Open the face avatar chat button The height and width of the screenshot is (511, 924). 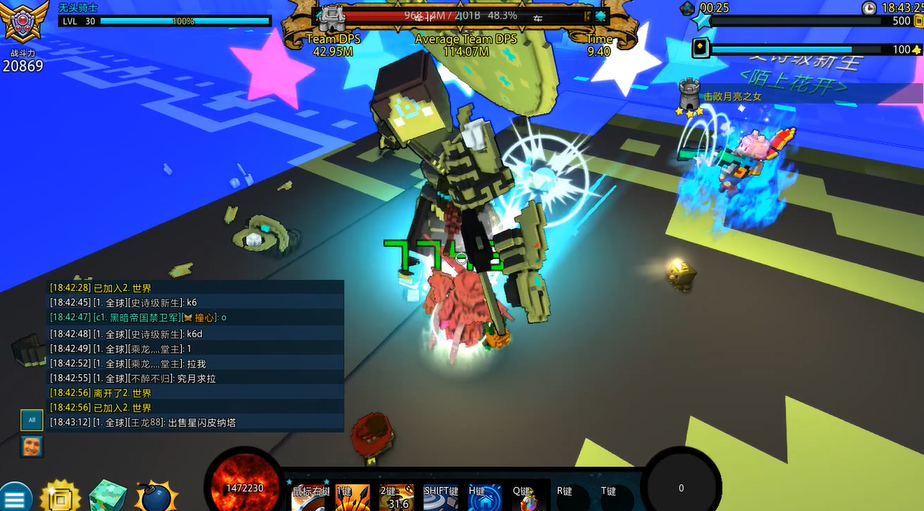pos(32,446)
